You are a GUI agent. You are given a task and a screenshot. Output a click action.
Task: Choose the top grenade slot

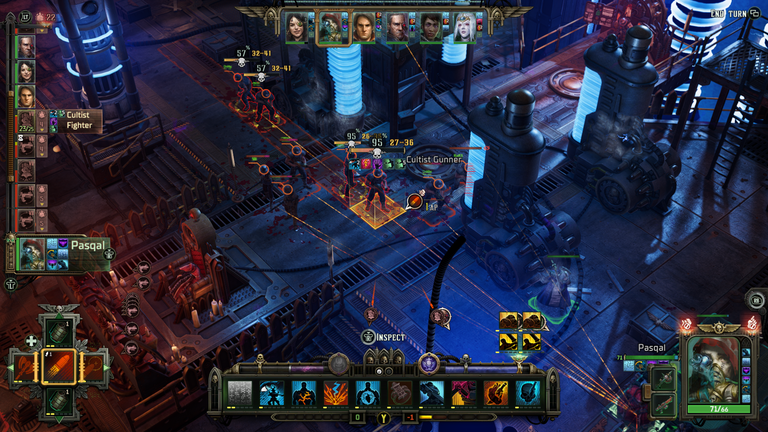click(58, 332)
